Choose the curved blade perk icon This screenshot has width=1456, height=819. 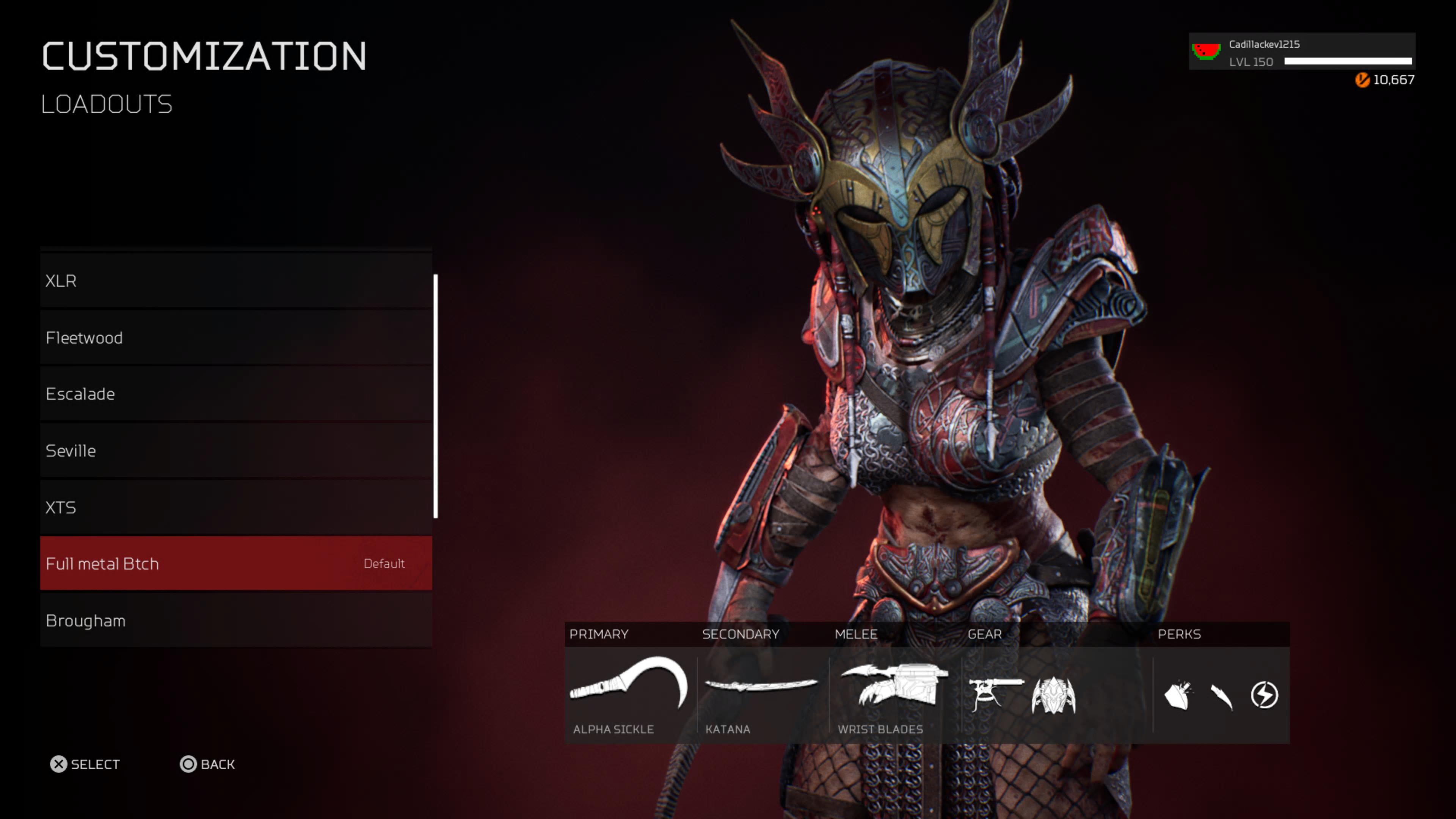pos(1221,696)
